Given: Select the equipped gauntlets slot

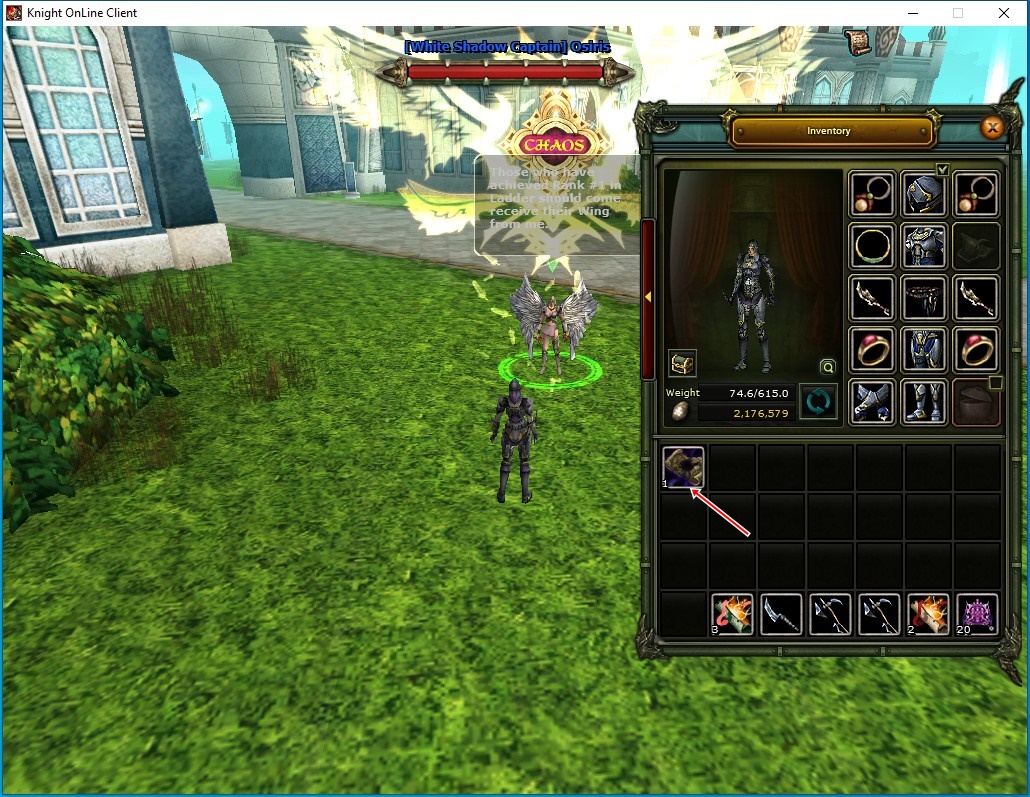Looking at the screenshot, I should point(873,401).
